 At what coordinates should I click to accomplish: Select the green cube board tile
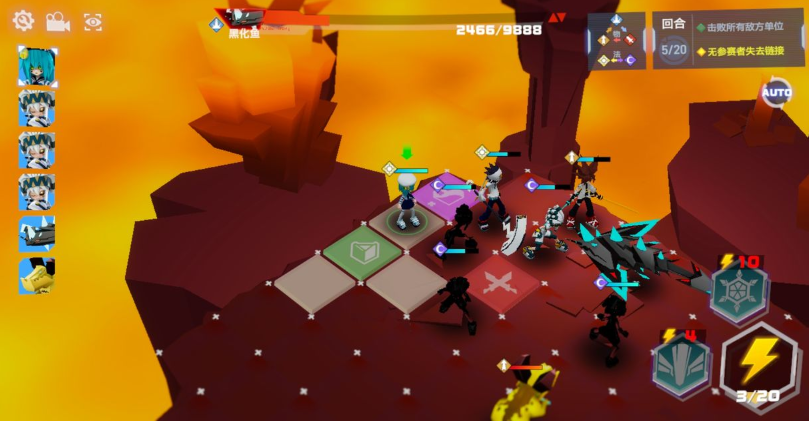[363, 251]
